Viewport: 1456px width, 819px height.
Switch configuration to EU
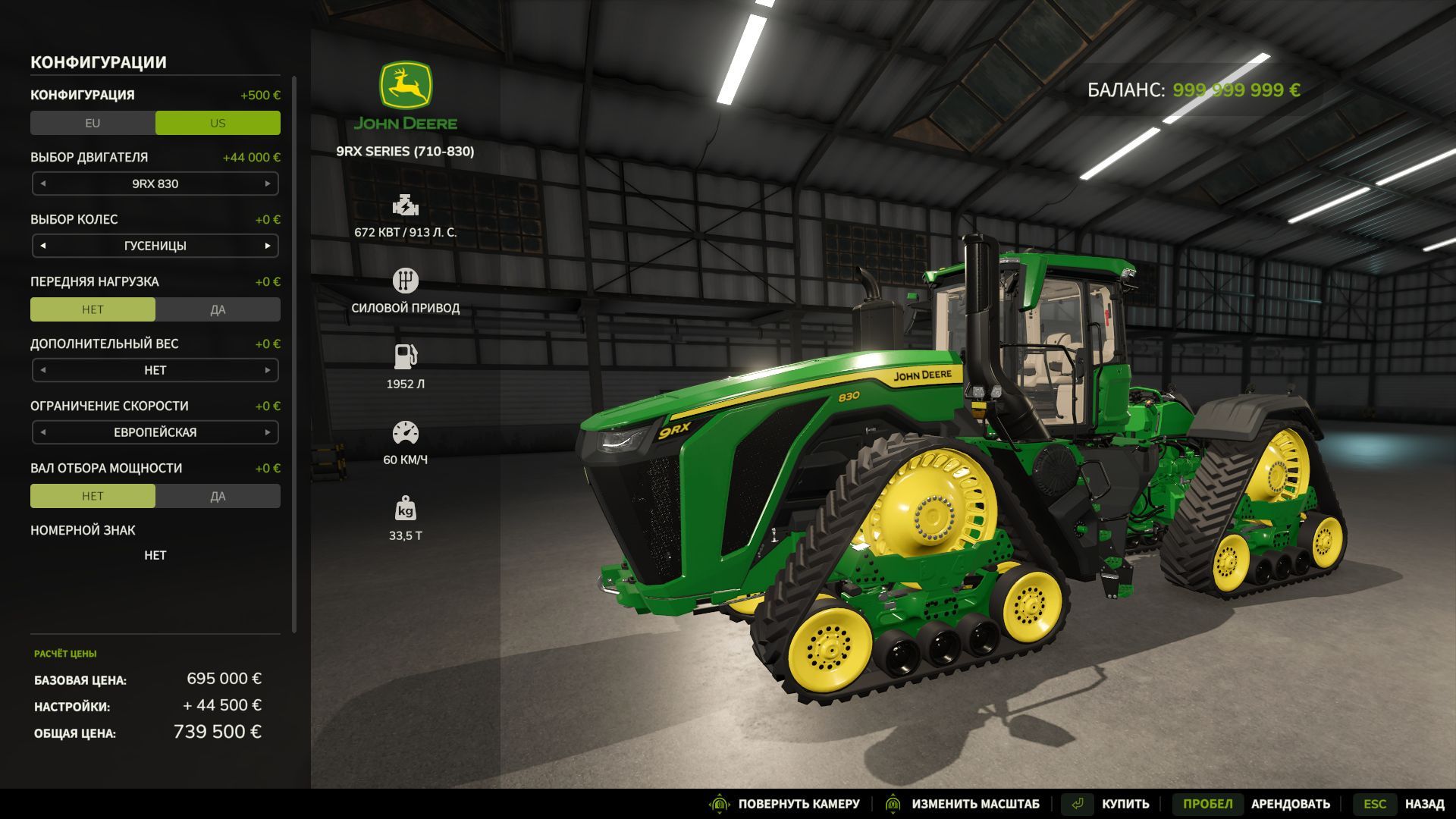(93, 122)
